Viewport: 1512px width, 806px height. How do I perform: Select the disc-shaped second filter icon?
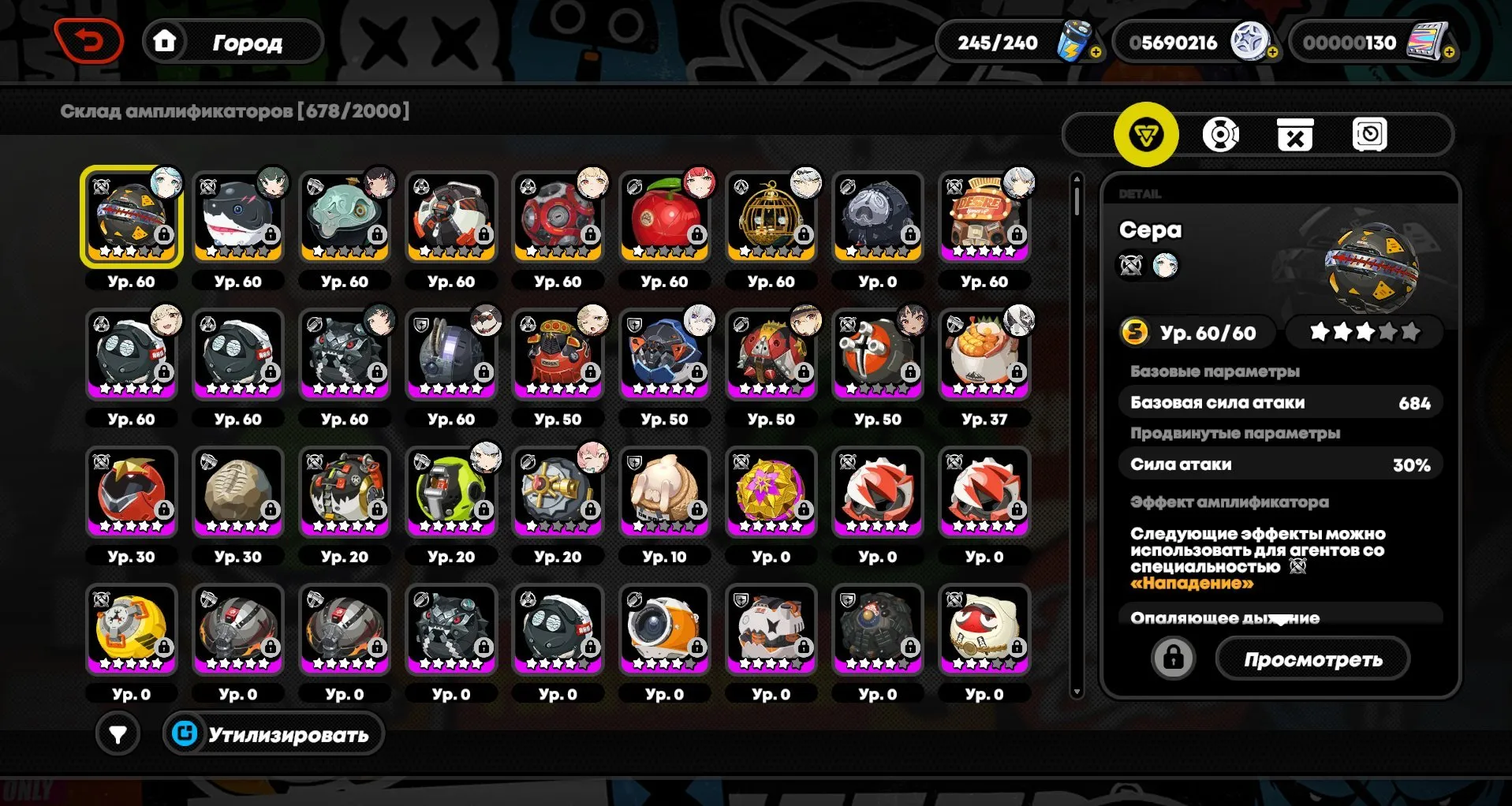1221,134
